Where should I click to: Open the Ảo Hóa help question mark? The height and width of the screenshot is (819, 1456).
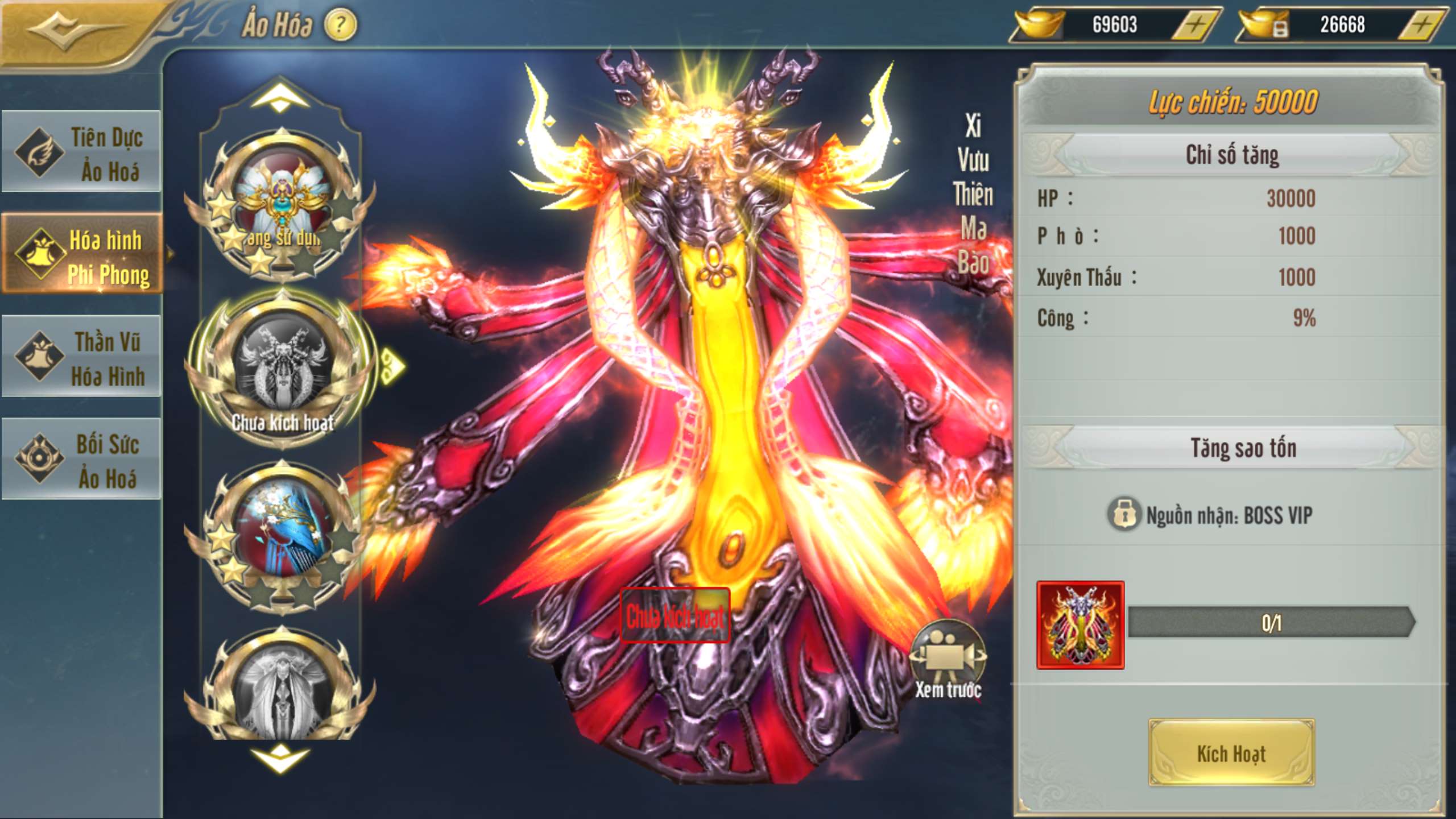[x=340, y=25]
